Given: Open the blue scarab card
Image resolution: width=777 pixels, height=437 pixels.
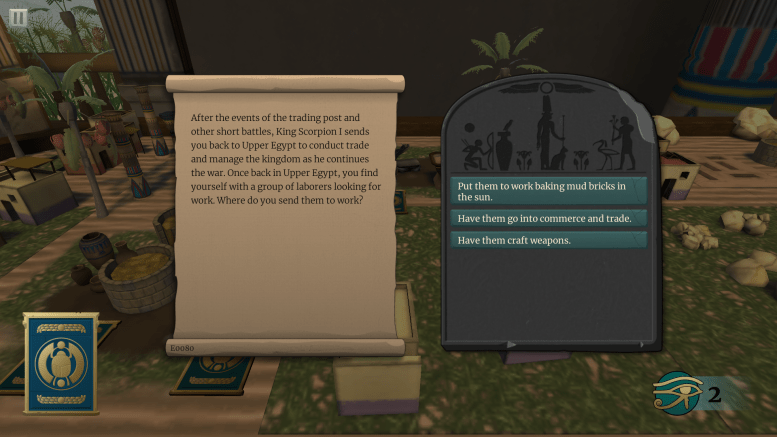Looking at the screenshot, I should tap(61, 362).
